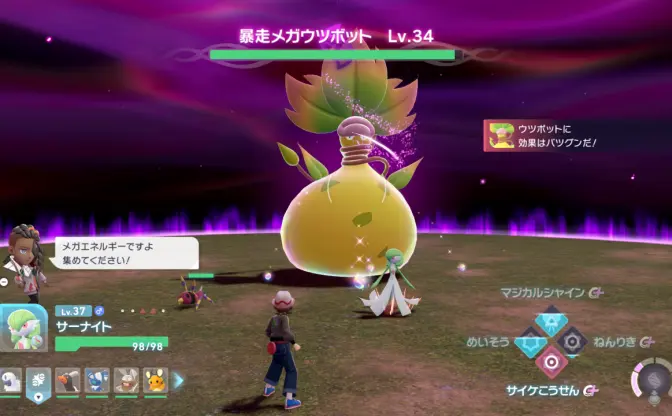Switch to the Absol party slot
Screen dimensions: 672x416
pyautogui.click(x=11, y=379)
